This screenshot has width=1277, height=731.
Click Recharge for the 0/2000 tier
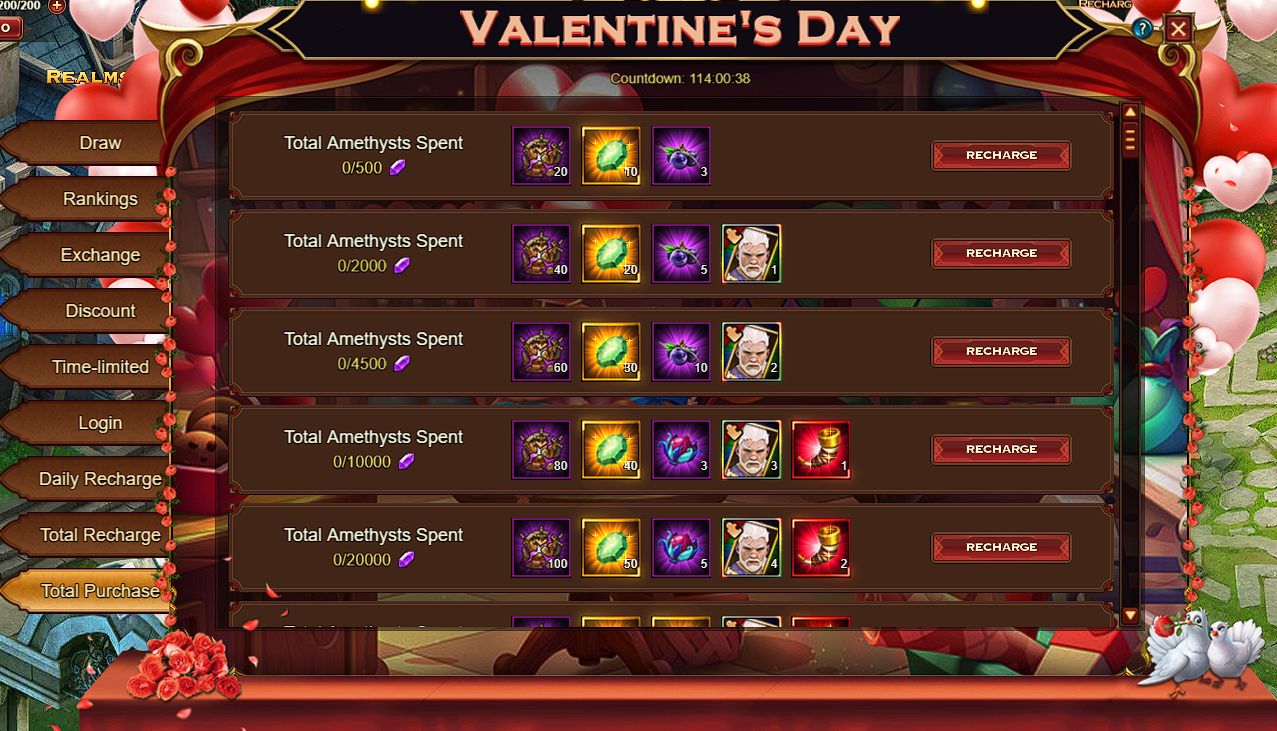(x=1001, y=253)
